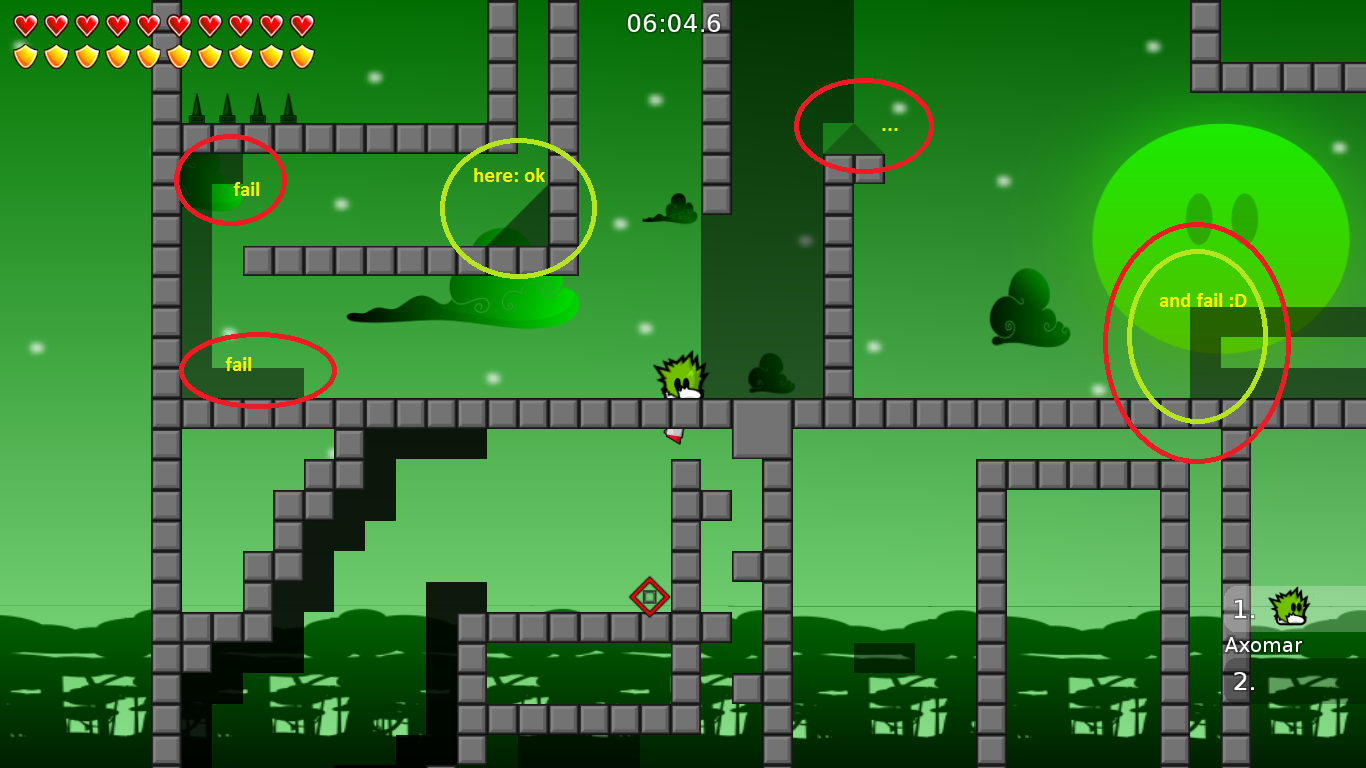Click the 06:04.6 race timer
Viewport: 1366px width, 768px height.
(x=672, y=24)
